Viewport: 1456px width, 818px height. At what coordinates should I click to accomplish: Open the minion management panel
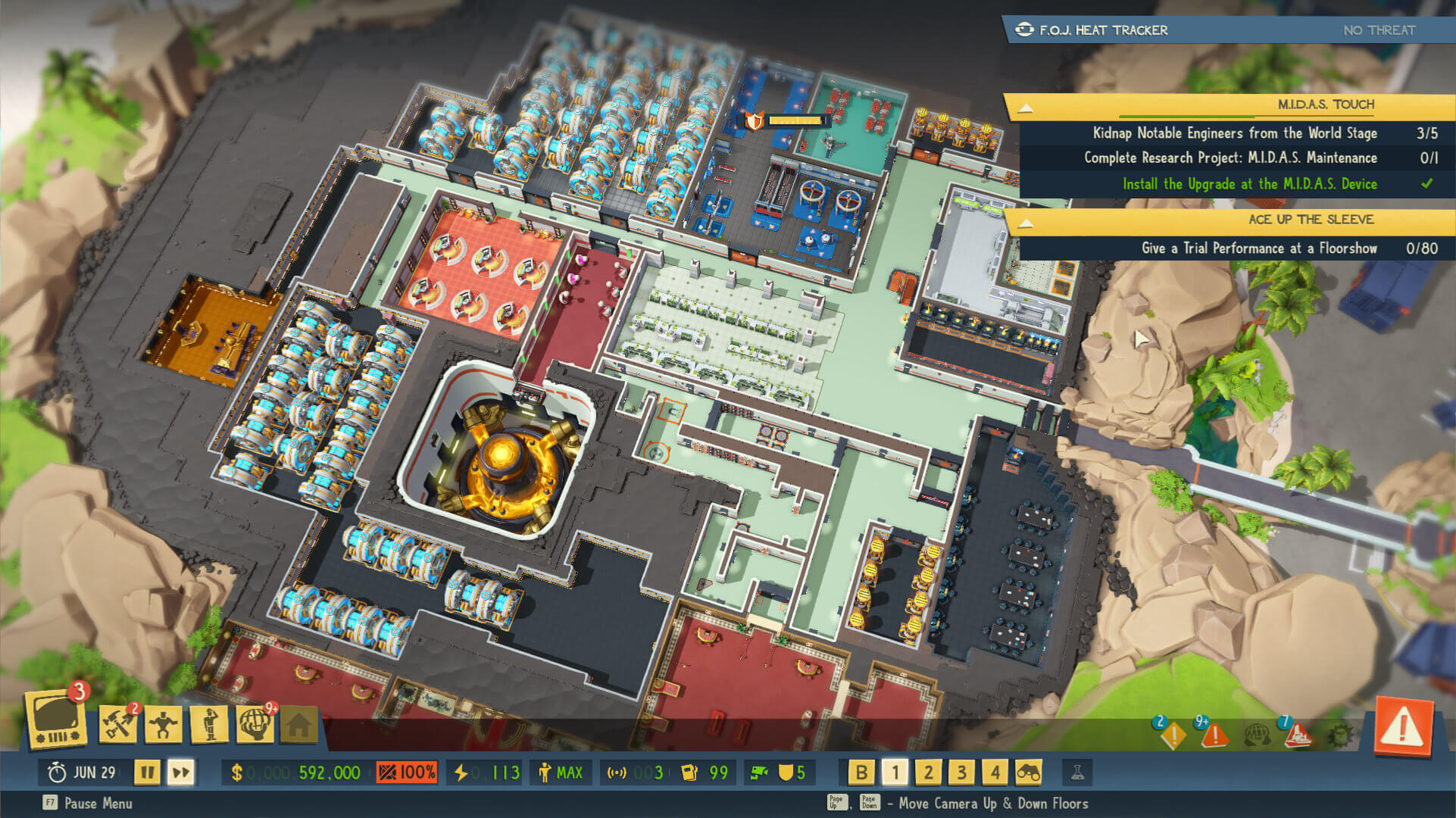(x=164, y=725)
